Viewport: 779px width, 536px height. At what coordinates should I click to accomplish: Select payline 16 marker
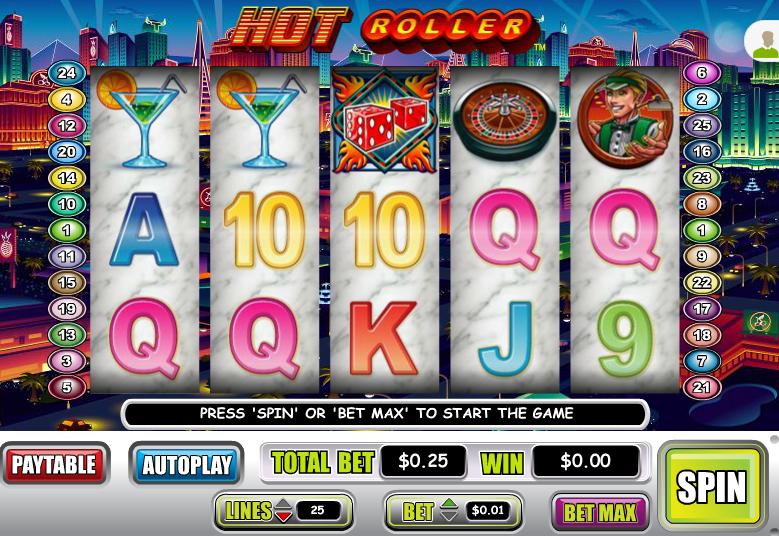coord(701,152)
